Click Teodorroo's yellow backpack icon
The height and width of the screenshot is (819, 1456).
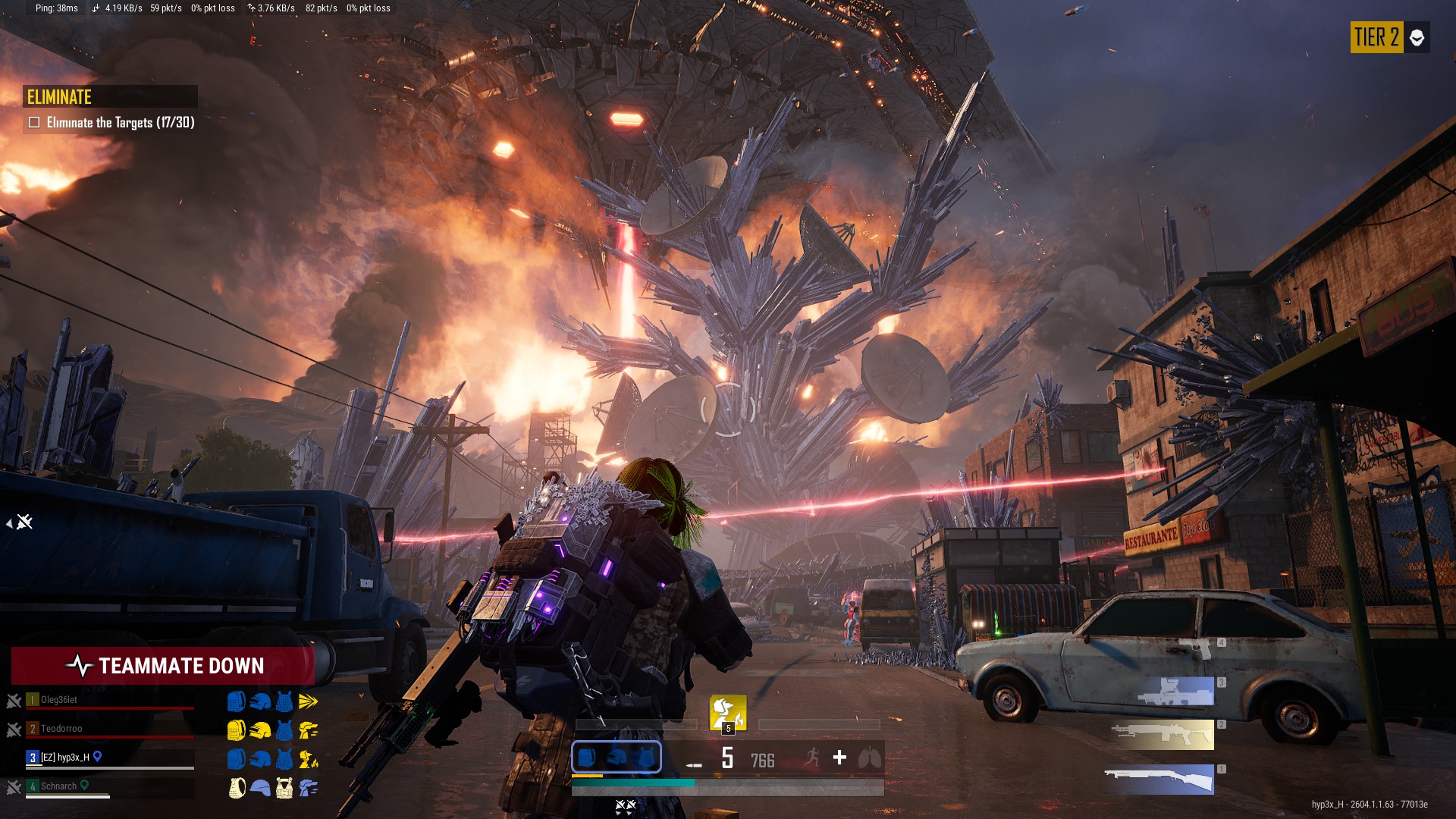[x=237, y=730]
